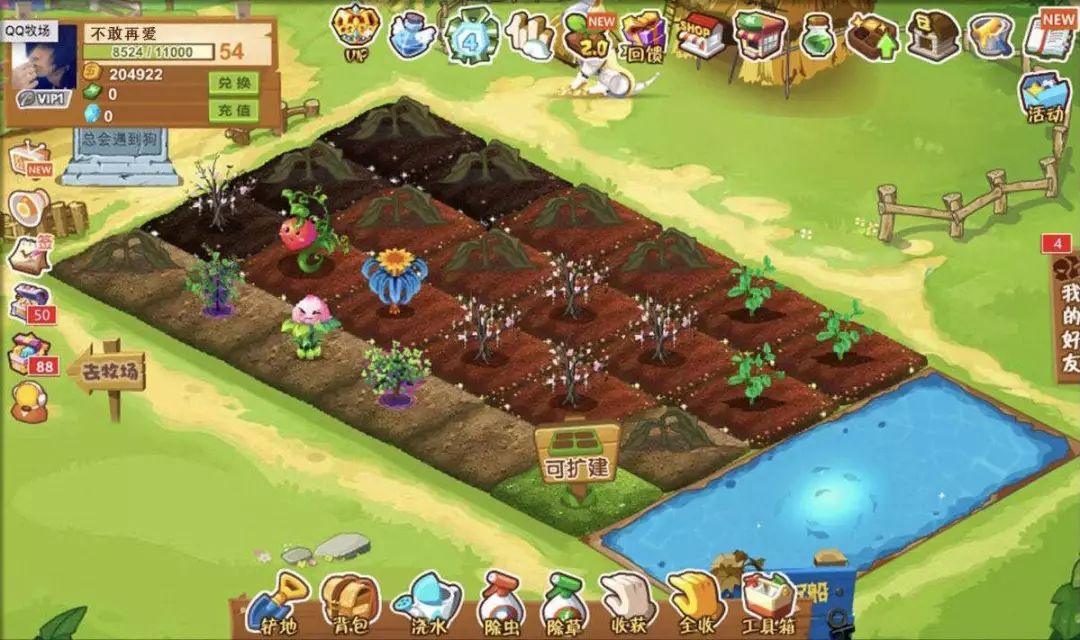Go to the ranch via 去牧场 sign
This screenshot has width=1080, height=640.
(x=109, y=375)
